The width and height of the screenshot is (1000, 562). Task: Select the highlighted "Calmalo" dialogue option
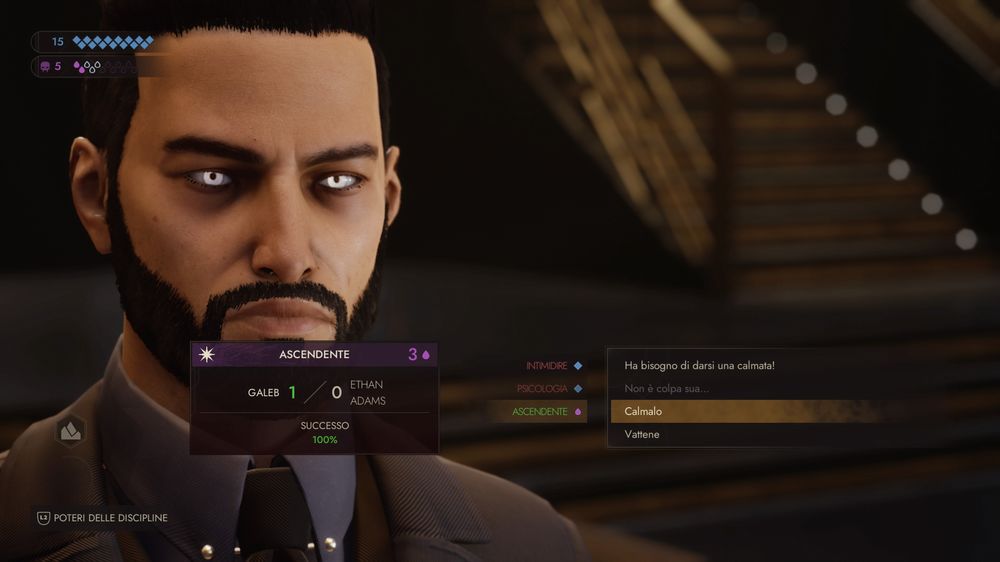[x=644, y=411]
